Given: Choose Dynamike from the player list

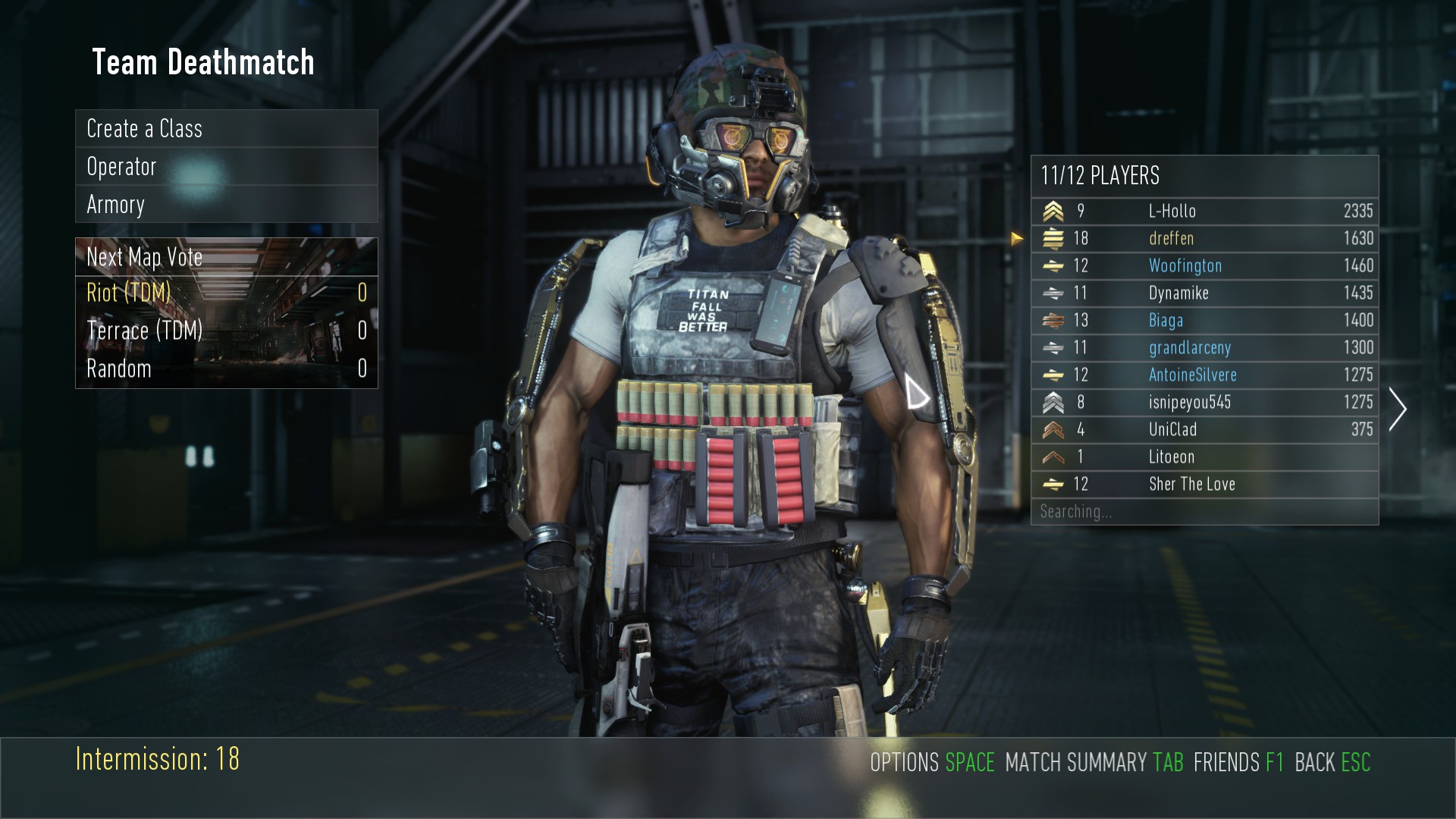Looking at the screenshot, I should [1204, 293].
